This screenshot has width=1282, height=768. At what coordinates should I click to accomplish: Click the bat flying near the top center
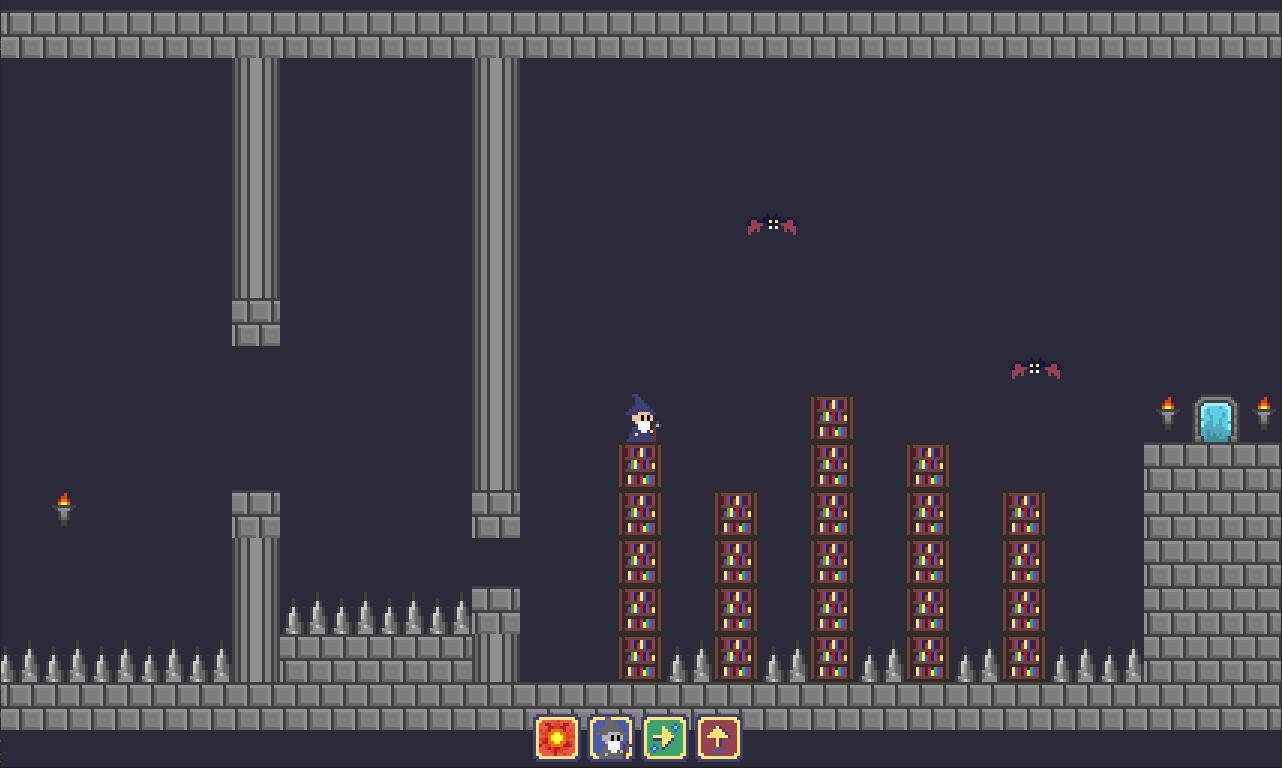772,225
